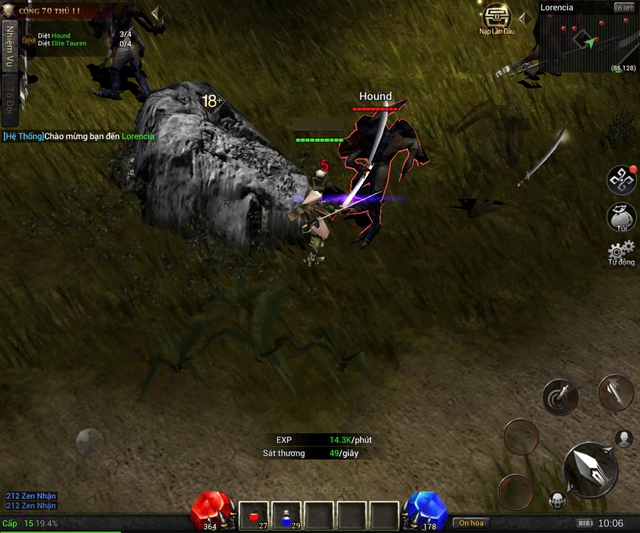Viewport: 640px width, 533px height.
Task: Open the Túi bag inventory
Action: coord(621,216)
